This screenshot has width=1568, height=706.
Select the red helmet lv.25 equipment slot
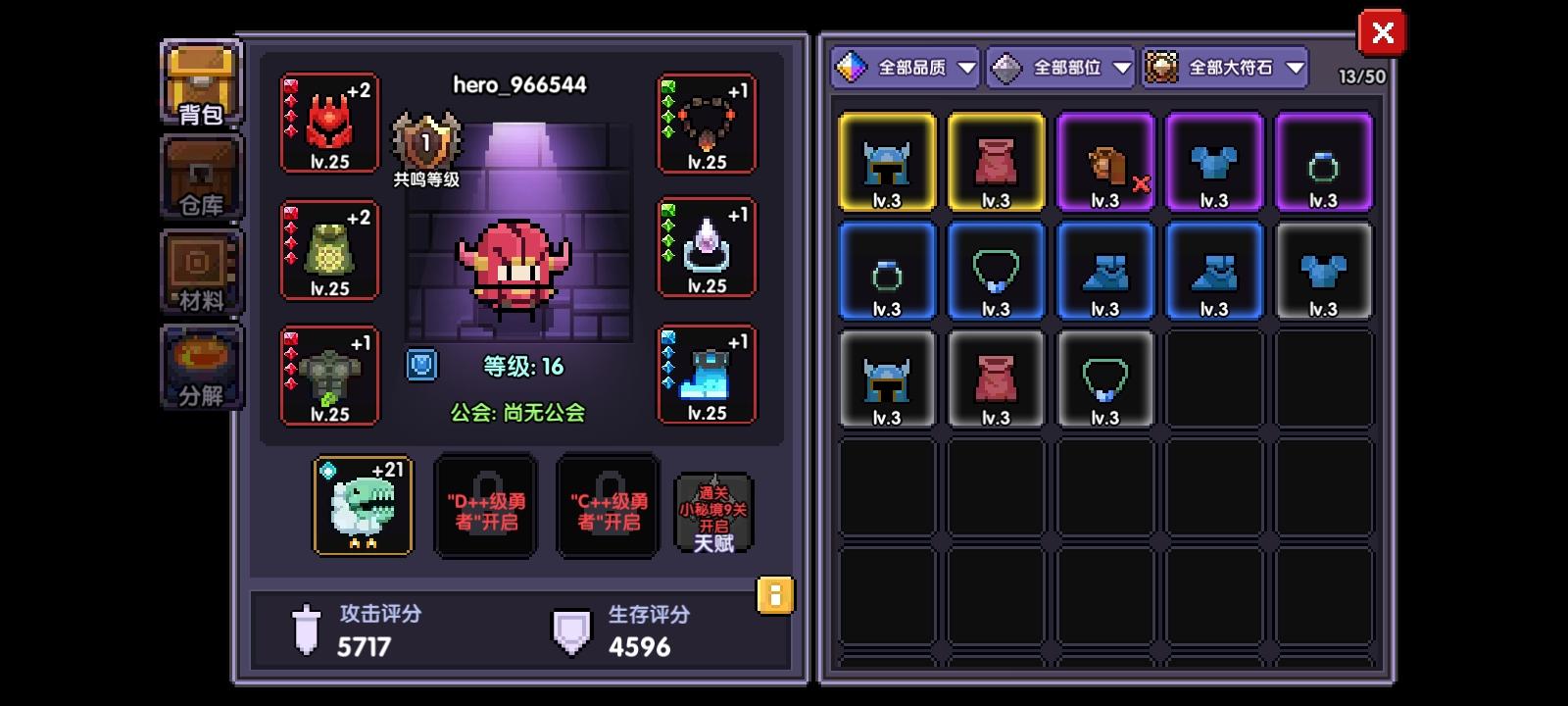tap(329, 123)
